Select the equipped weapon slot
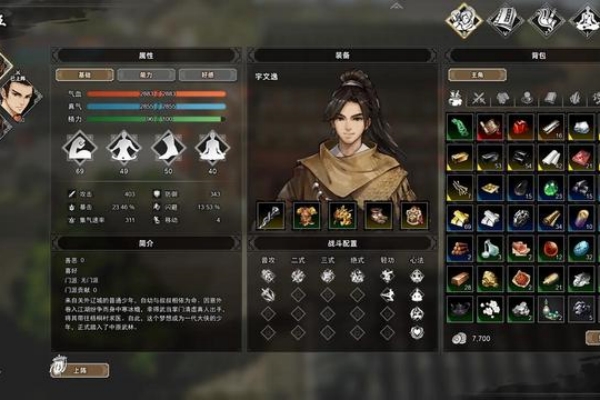 point(269,215)
